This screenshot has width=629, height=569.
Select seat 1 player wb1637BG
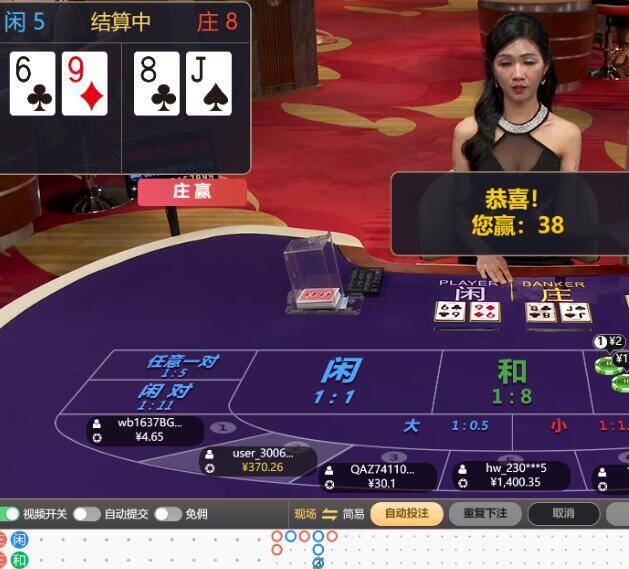point(145,430)
